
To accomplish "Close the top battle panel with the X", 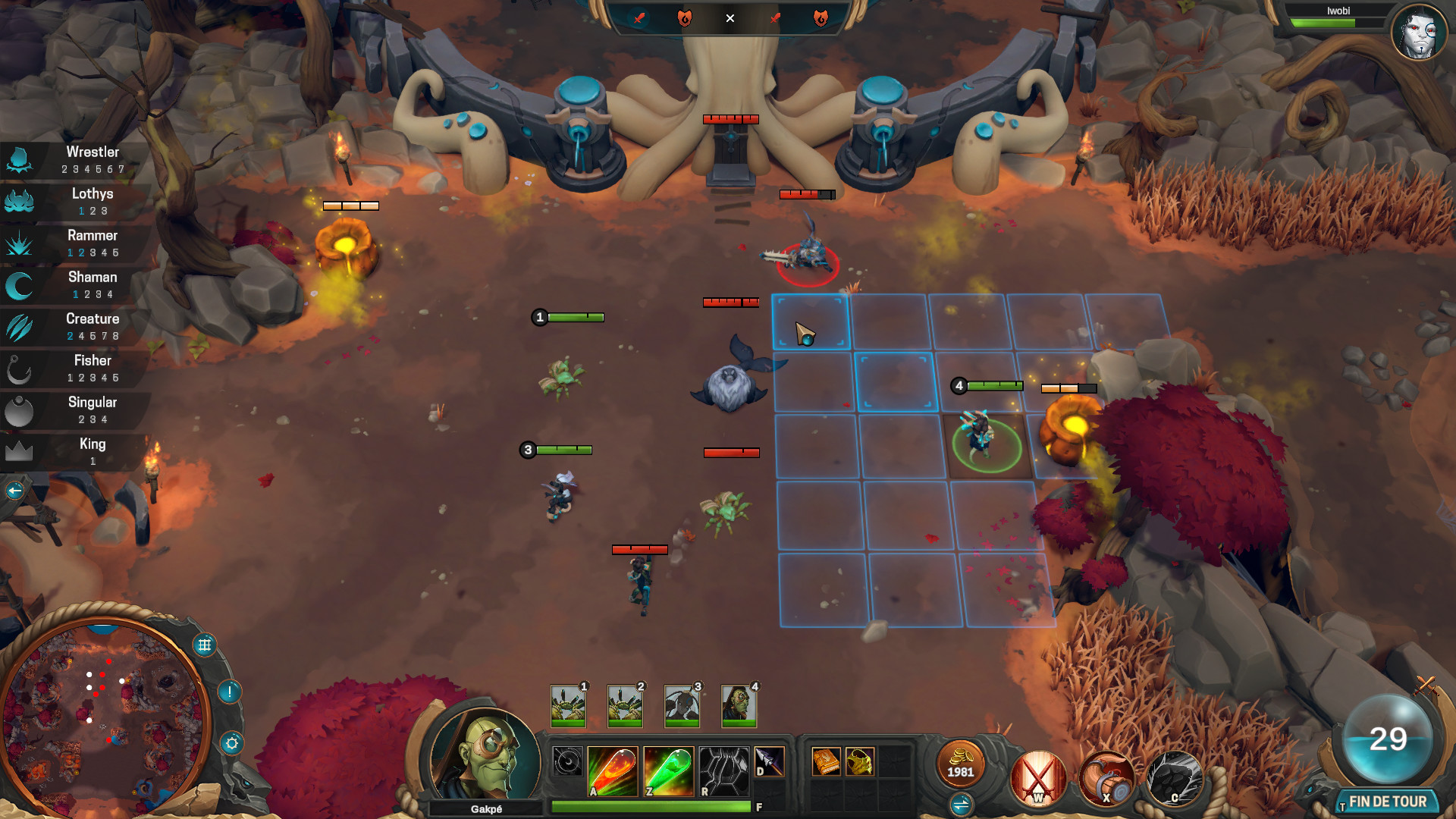I will 730,19.
